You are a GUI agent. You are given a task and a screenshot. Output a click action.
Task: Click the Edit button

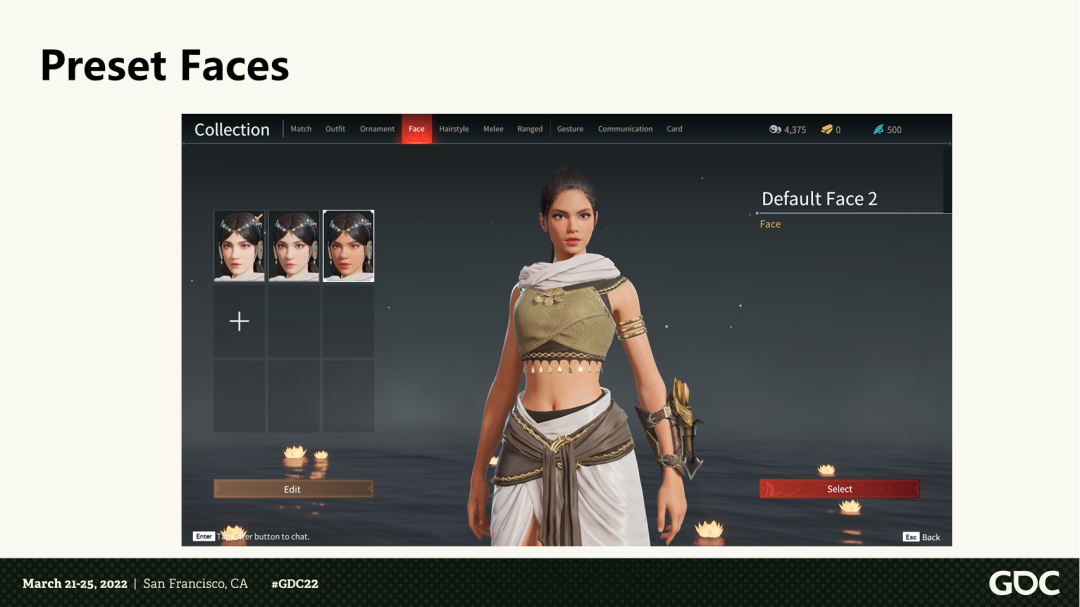point(293,489)
